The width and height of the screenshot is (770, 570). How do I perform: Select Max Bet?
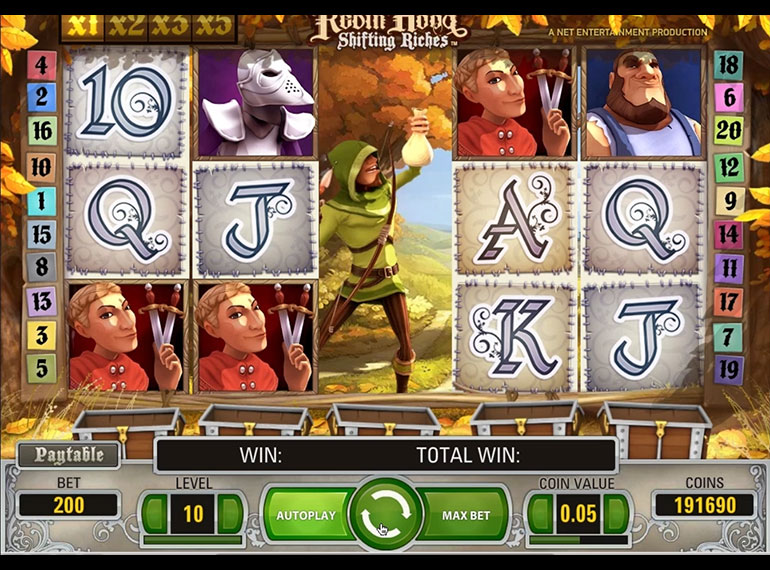(x=465, y=515)
